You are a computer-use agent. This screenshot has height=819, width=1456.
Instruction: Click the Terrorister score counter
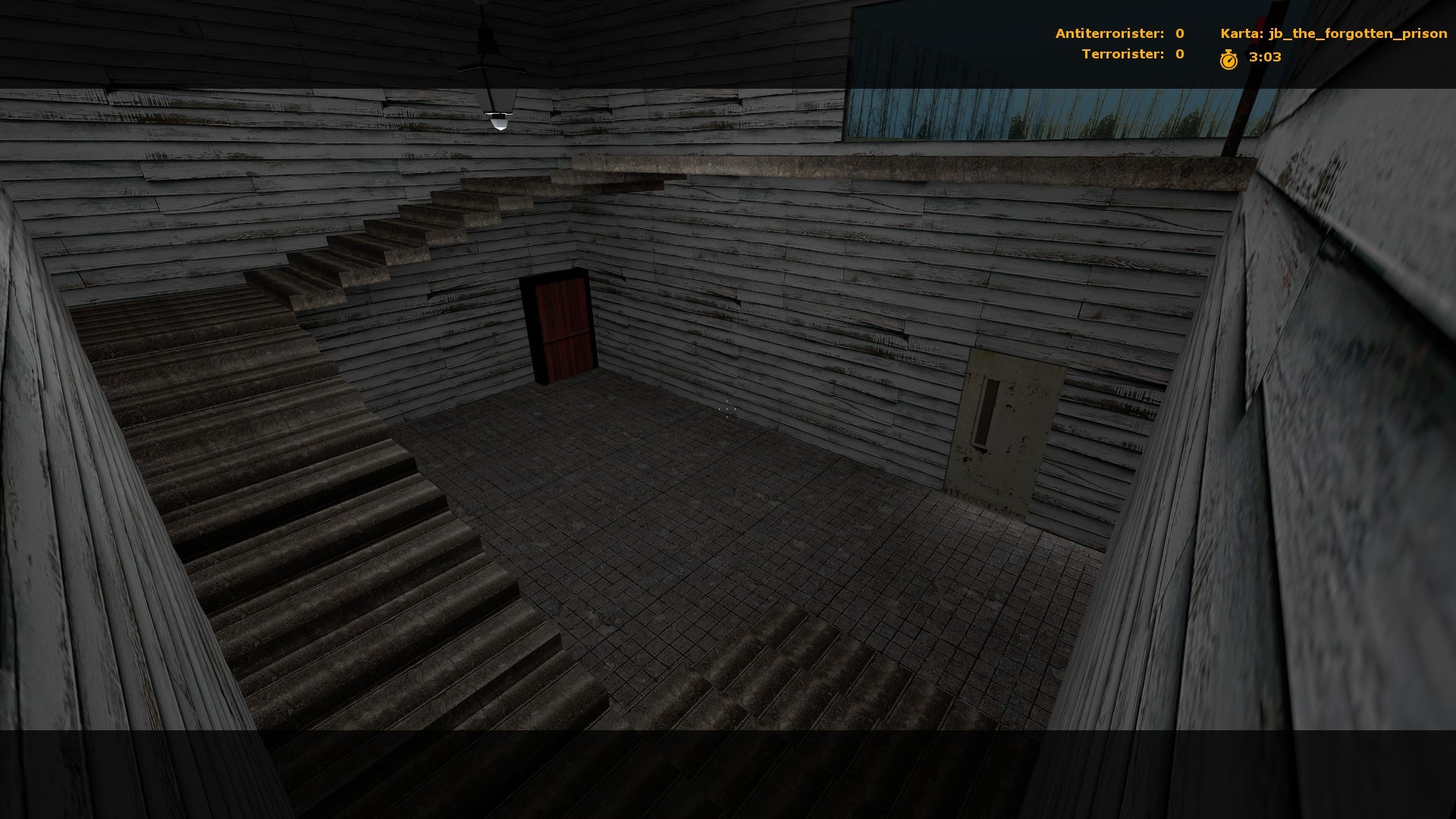coord(1125,54)
